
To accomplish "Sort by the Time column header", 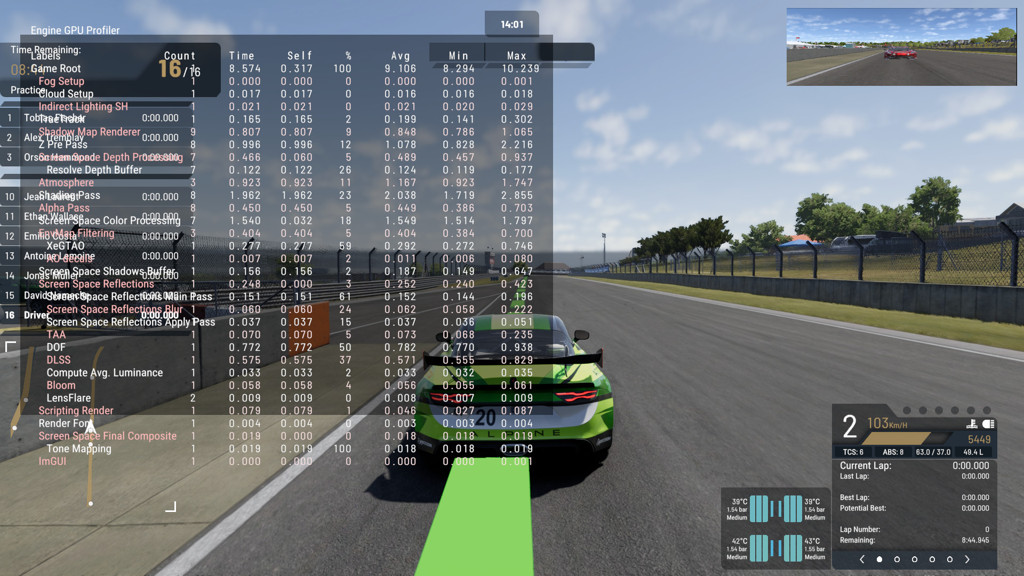I will pos(242,56).
